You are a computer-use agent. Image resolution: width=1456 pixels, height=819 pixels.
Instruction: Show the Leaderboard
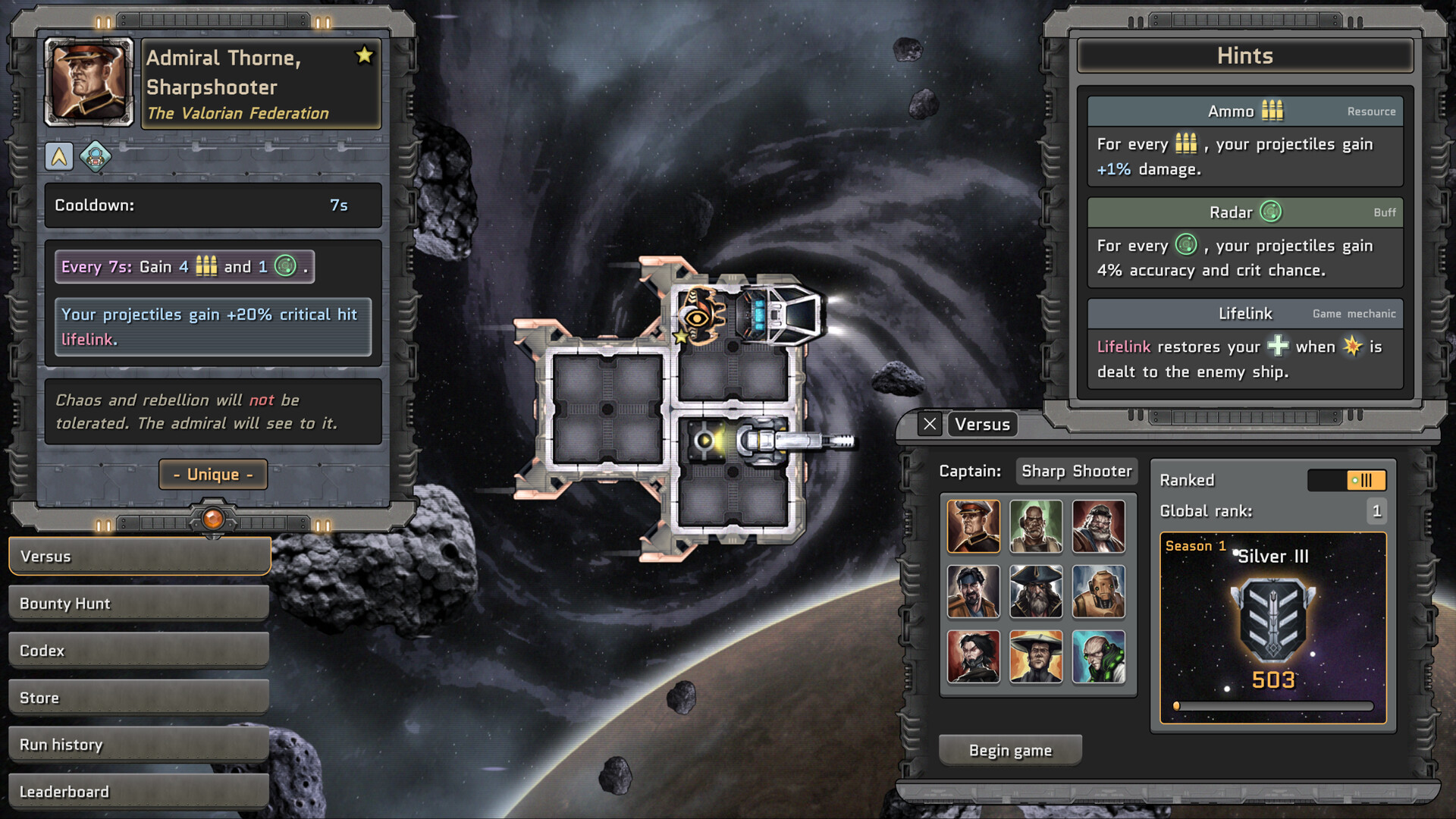[140, 792]
